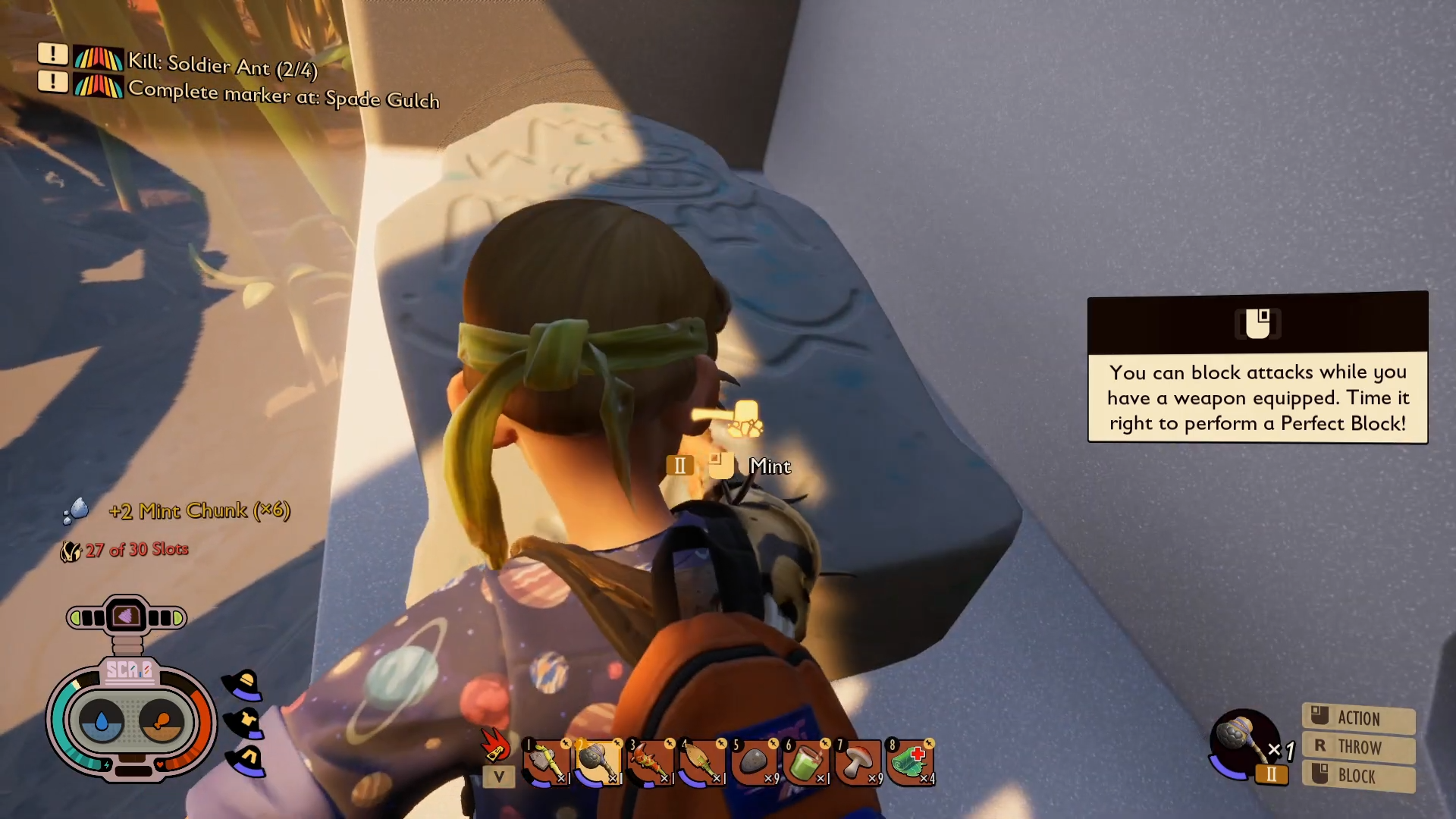Select the leaf bandage healing item
The width and height of the screenshot is (1456, 819).
point(910,762)
